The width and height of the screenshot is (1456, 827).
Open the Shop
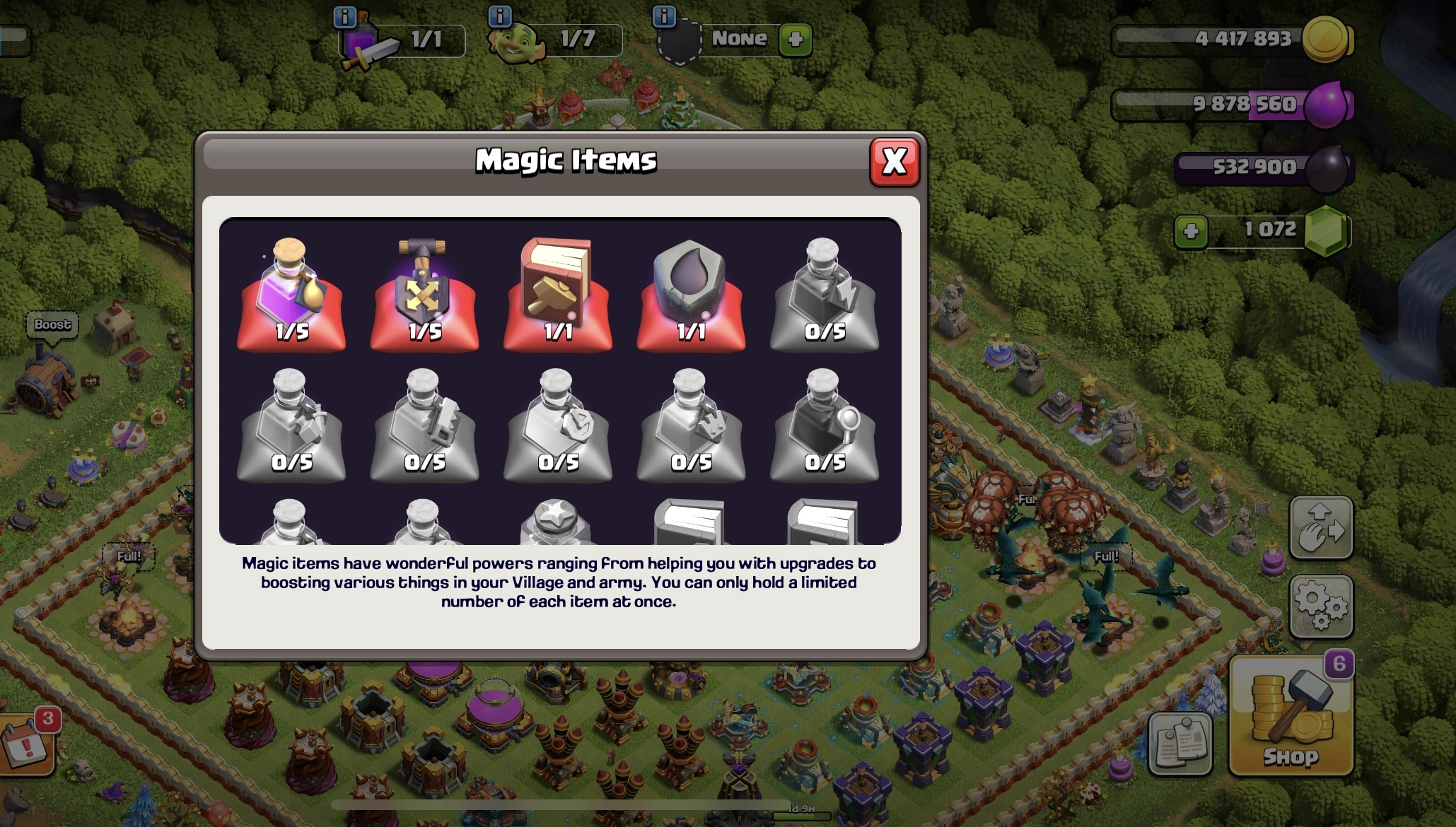1291,714
